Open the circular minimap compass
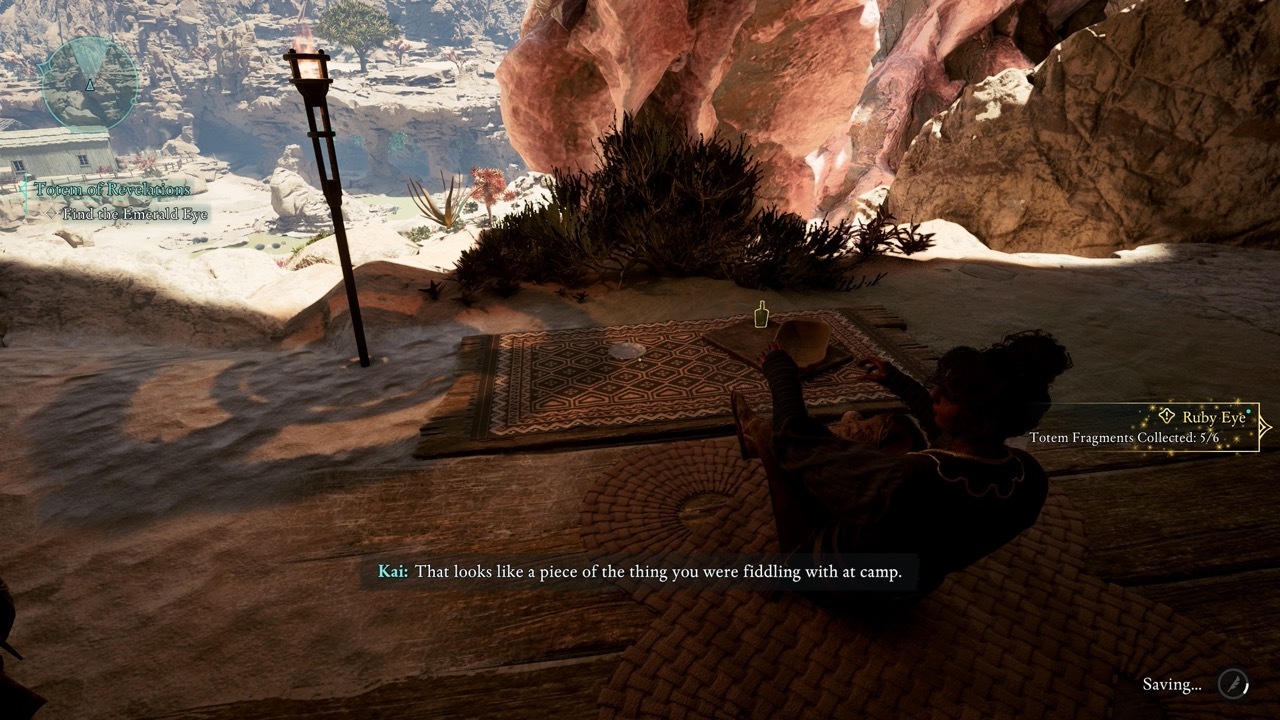 pos(89,82)
